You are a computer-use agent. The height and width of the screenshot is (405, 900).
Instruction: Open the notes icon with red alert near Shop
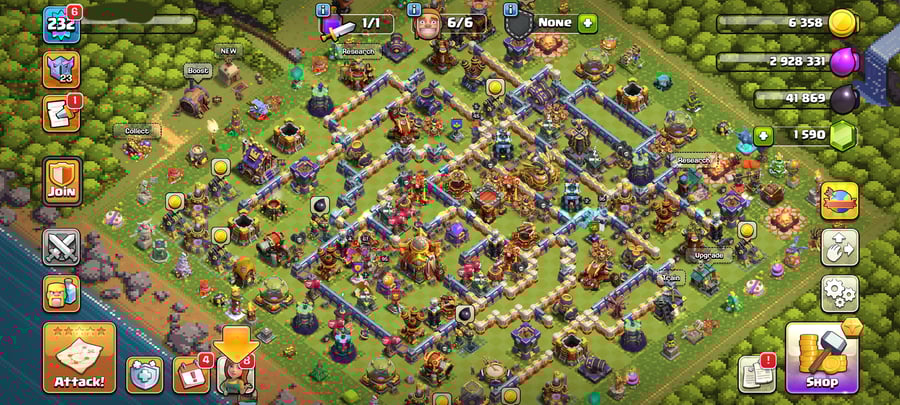click(x=756, y=374)
